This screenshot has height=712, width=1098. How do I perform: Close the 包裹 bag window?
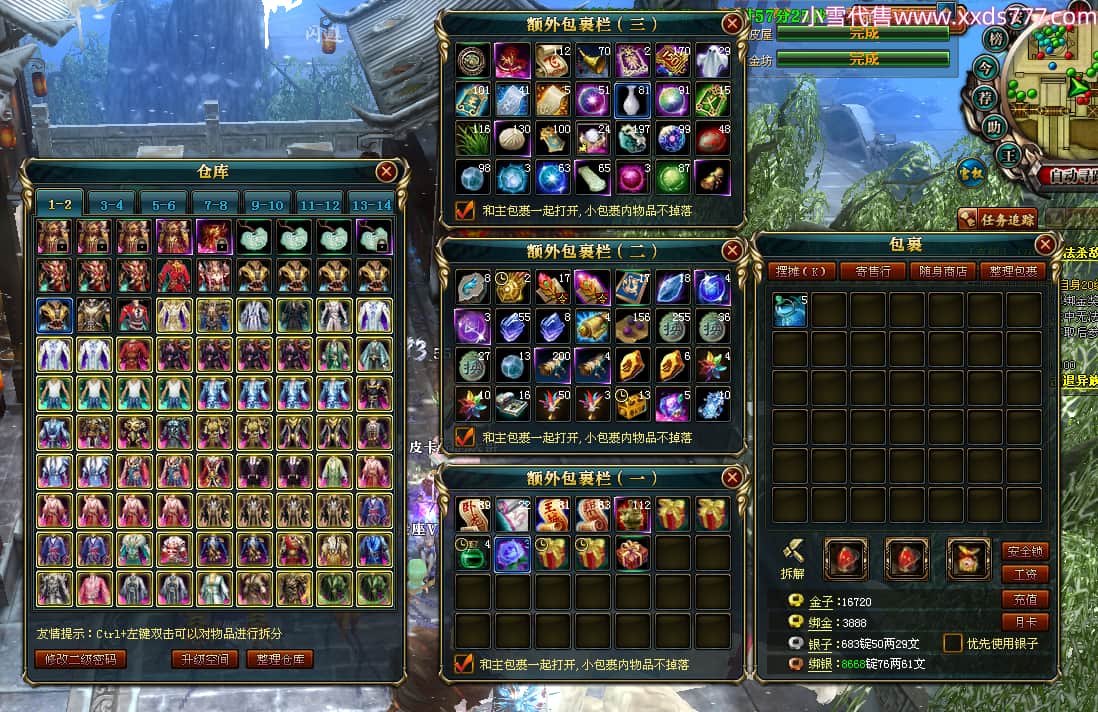pyautogui.click(x=1045, y=244)
